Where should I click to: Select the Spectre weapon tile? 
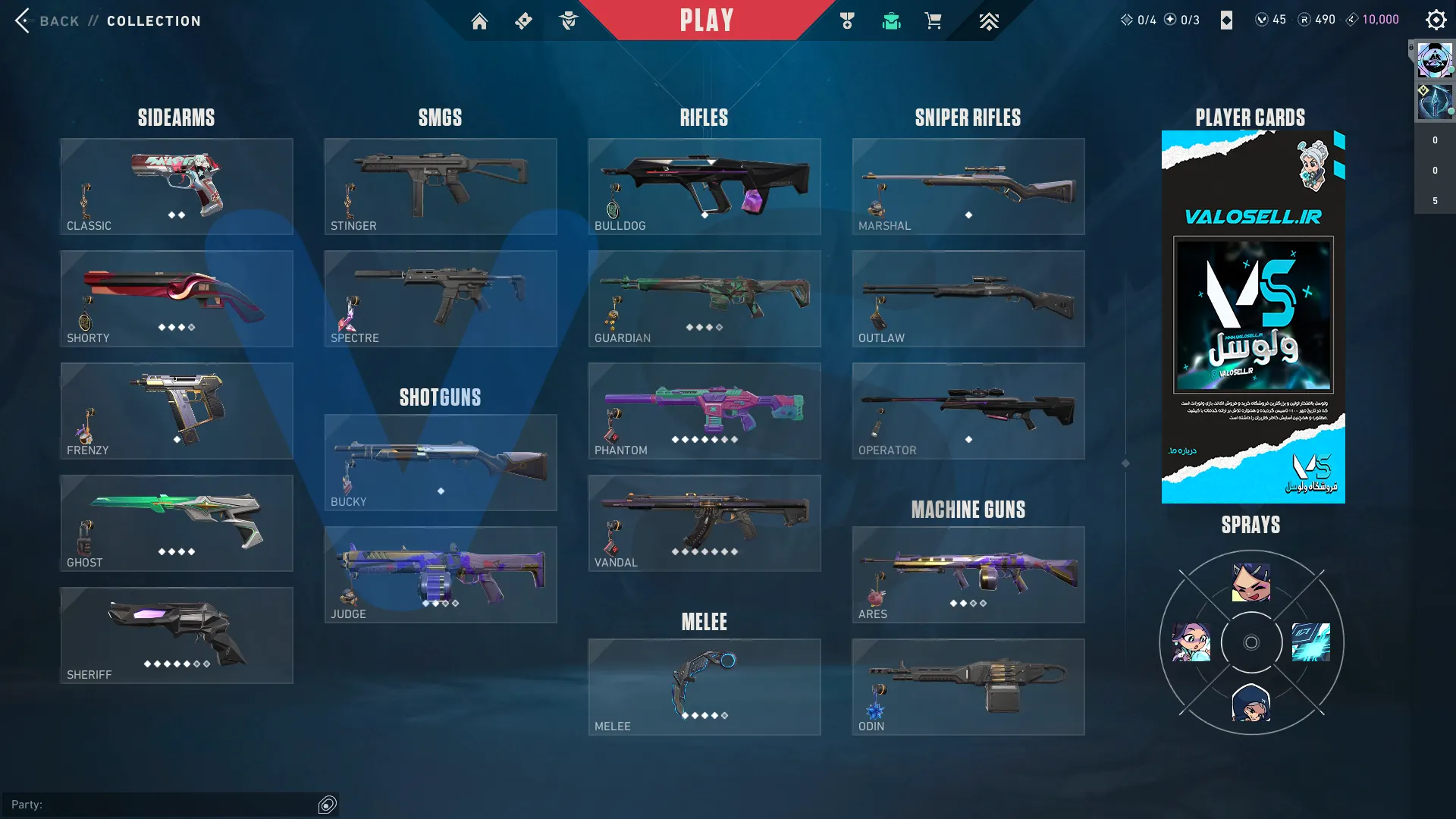[441, 299]
